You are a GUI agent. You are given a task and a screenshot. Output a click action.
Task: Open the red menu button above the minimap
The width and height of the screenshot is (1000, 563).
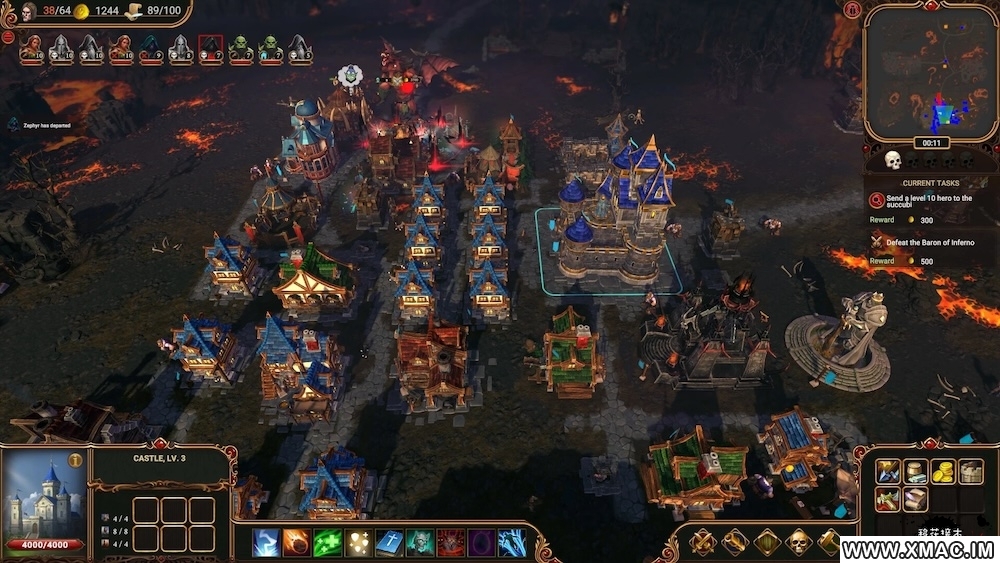pos(852,10)
